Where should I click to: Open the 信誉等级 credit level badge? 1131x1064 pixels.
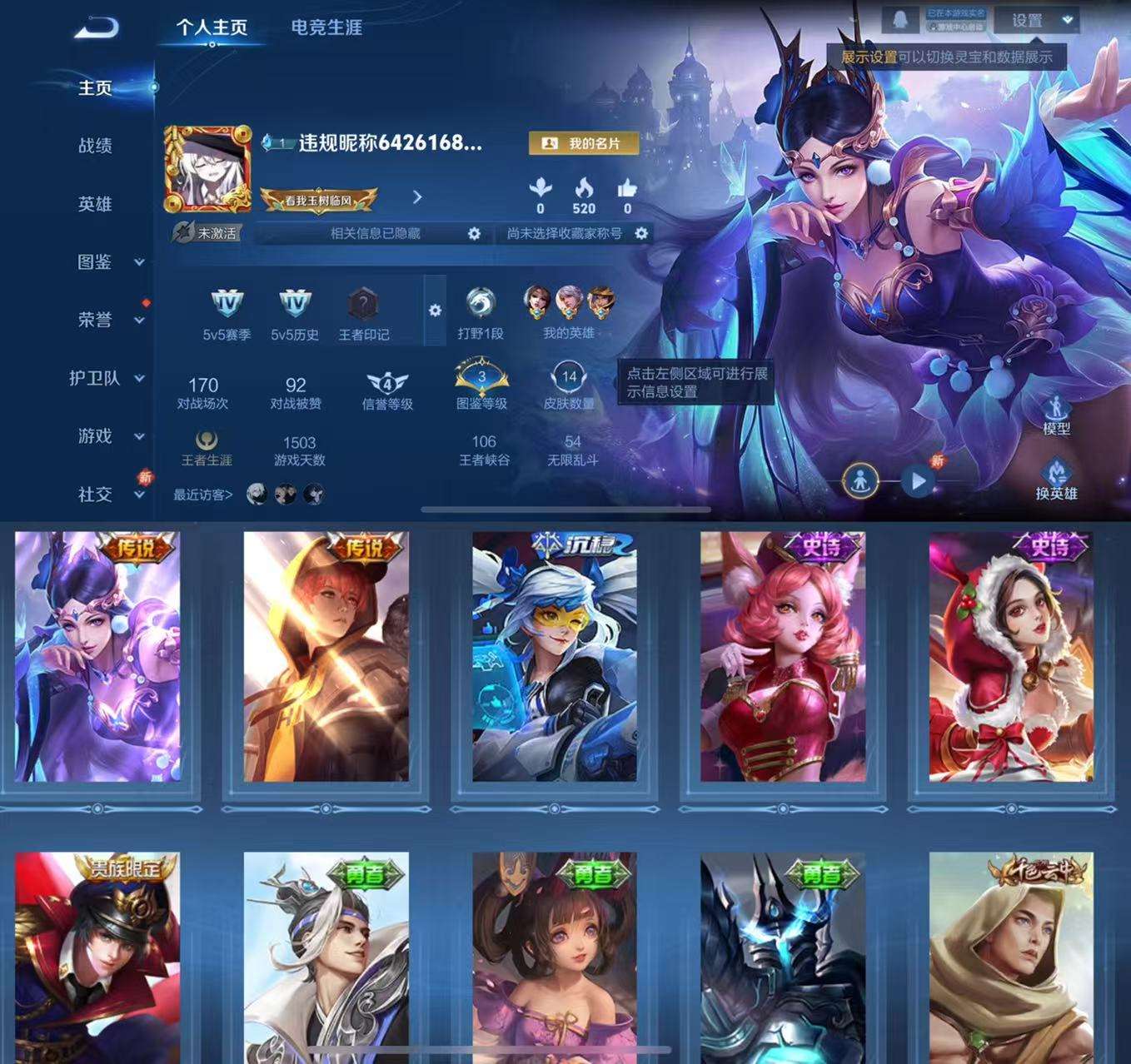click(x=388, y=380)
